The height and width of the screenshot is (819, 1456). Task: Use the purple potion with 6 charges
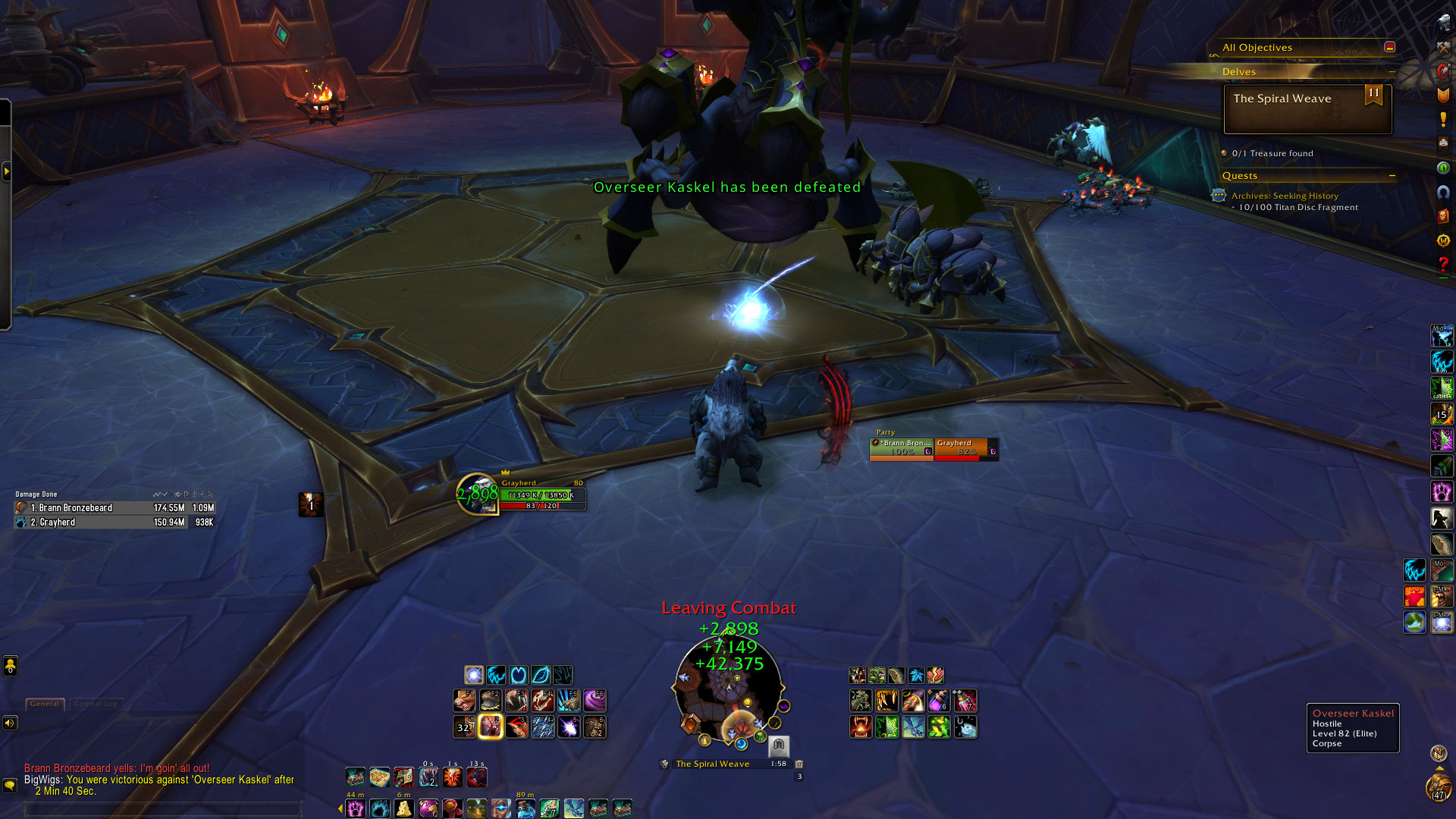tap(939, 700)
